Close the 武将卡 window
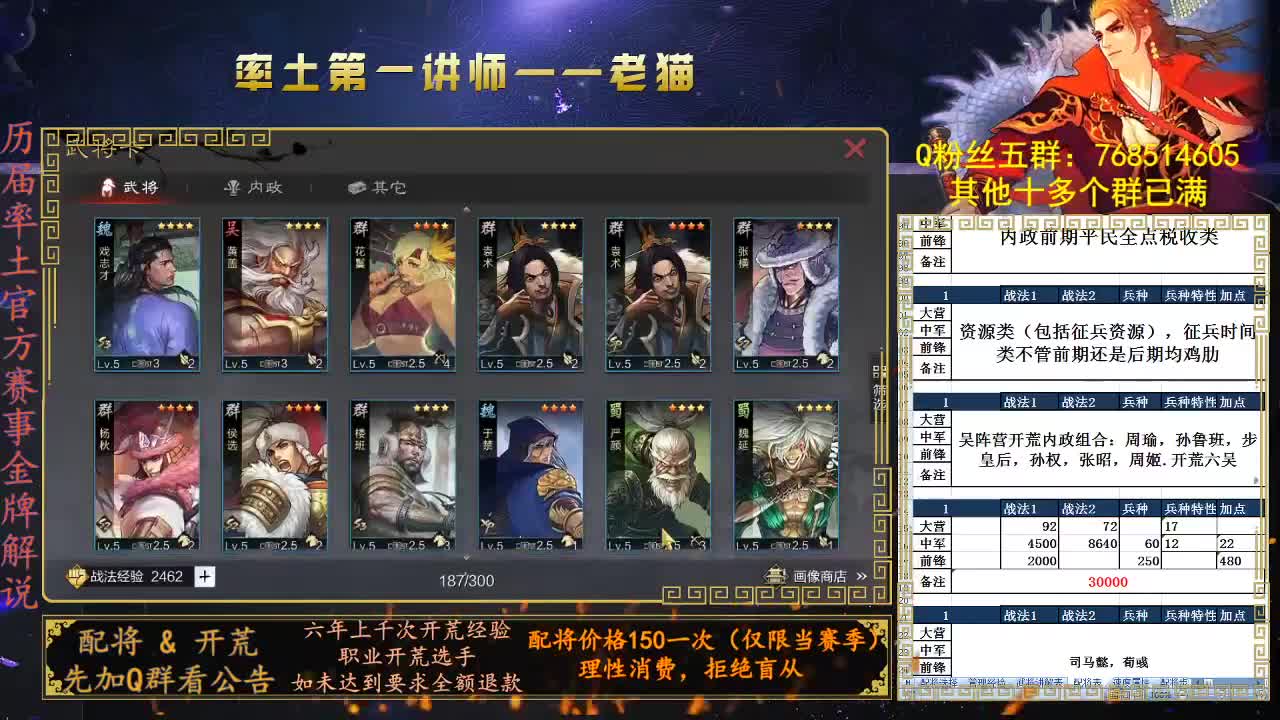The width and height of the screenshot is (1280, 720). [855, 149]
